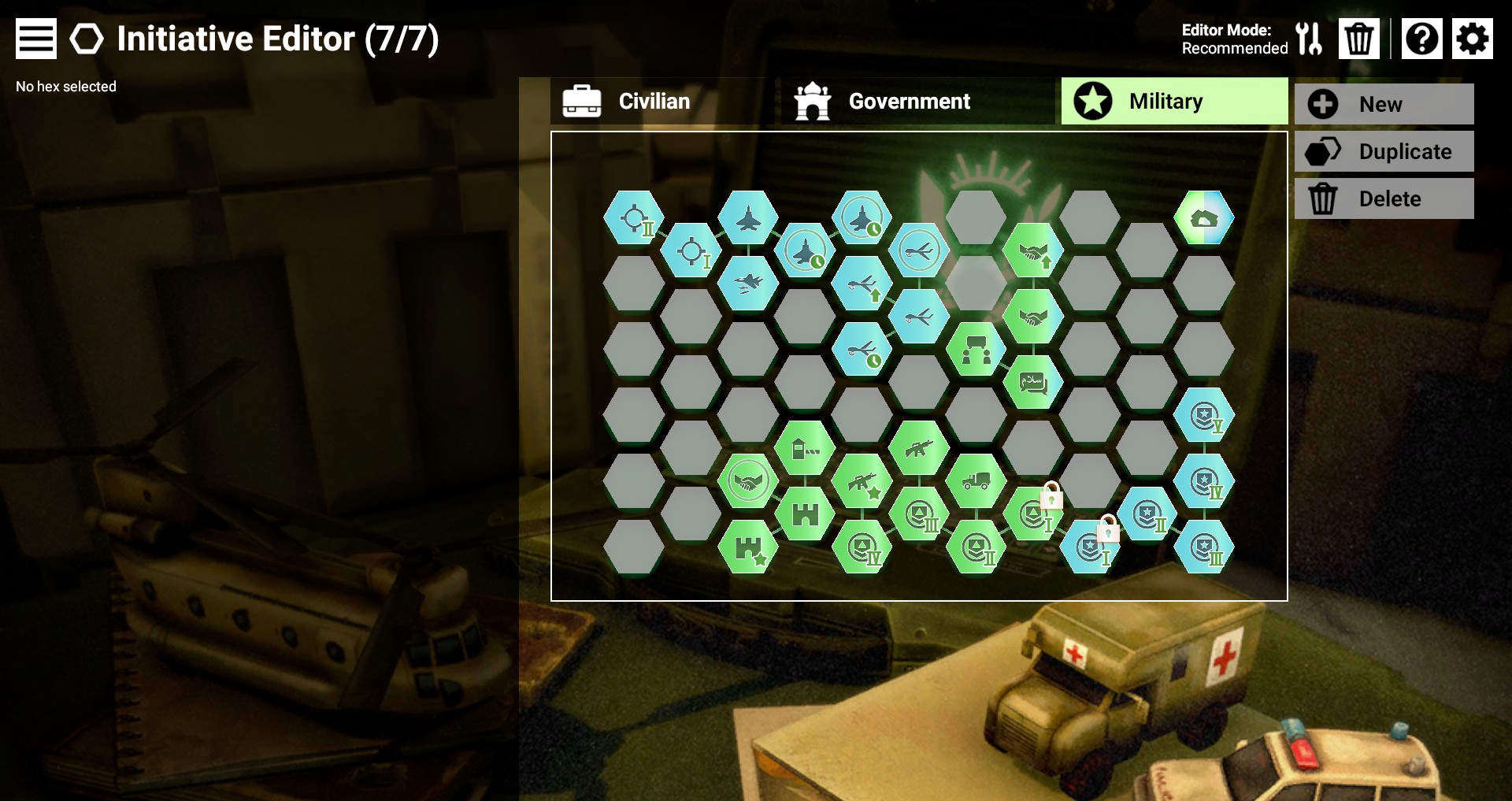Choose the speech bubble hex tile

(1032, 382)
